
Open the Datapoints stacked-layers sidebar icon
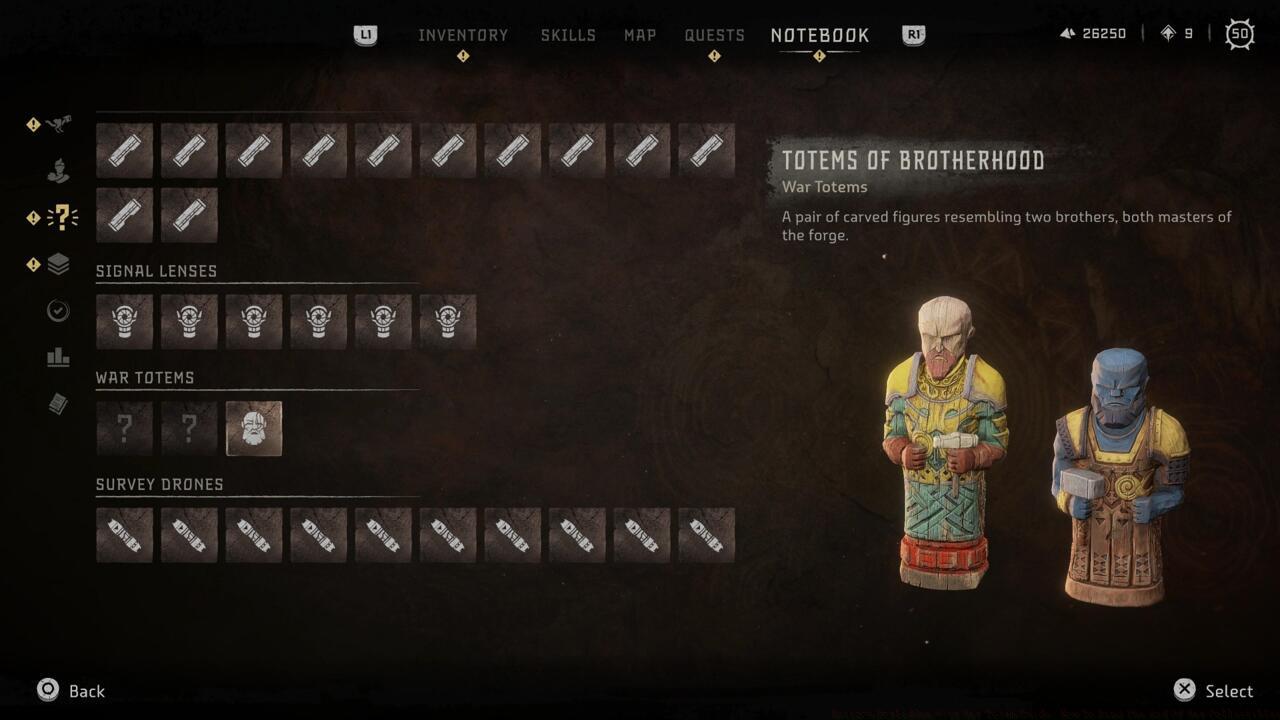pos(58,264)
